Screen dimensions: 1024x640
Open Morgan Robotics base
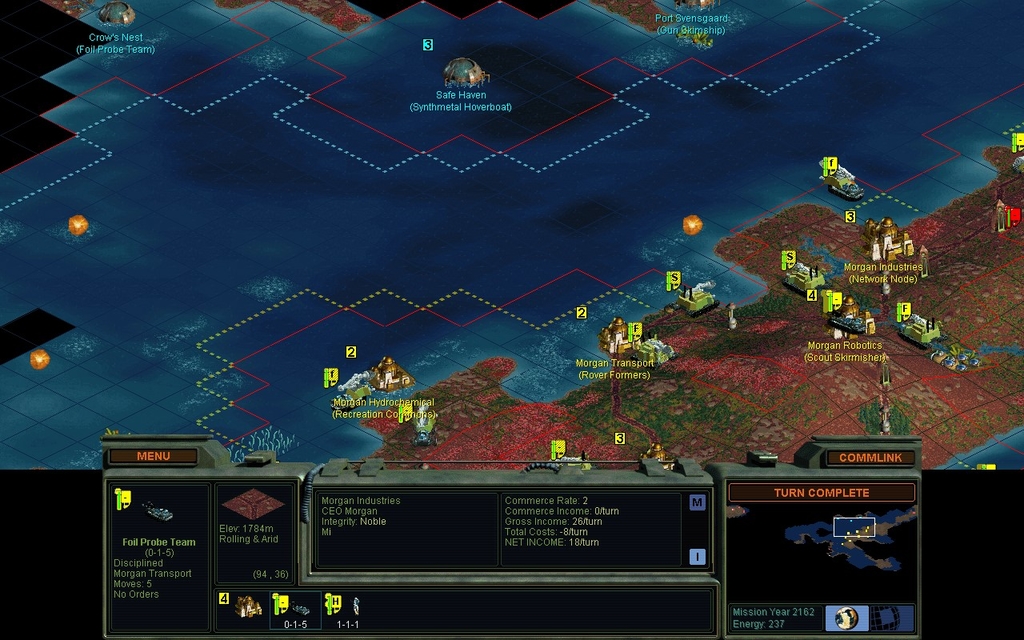(850, 318)
